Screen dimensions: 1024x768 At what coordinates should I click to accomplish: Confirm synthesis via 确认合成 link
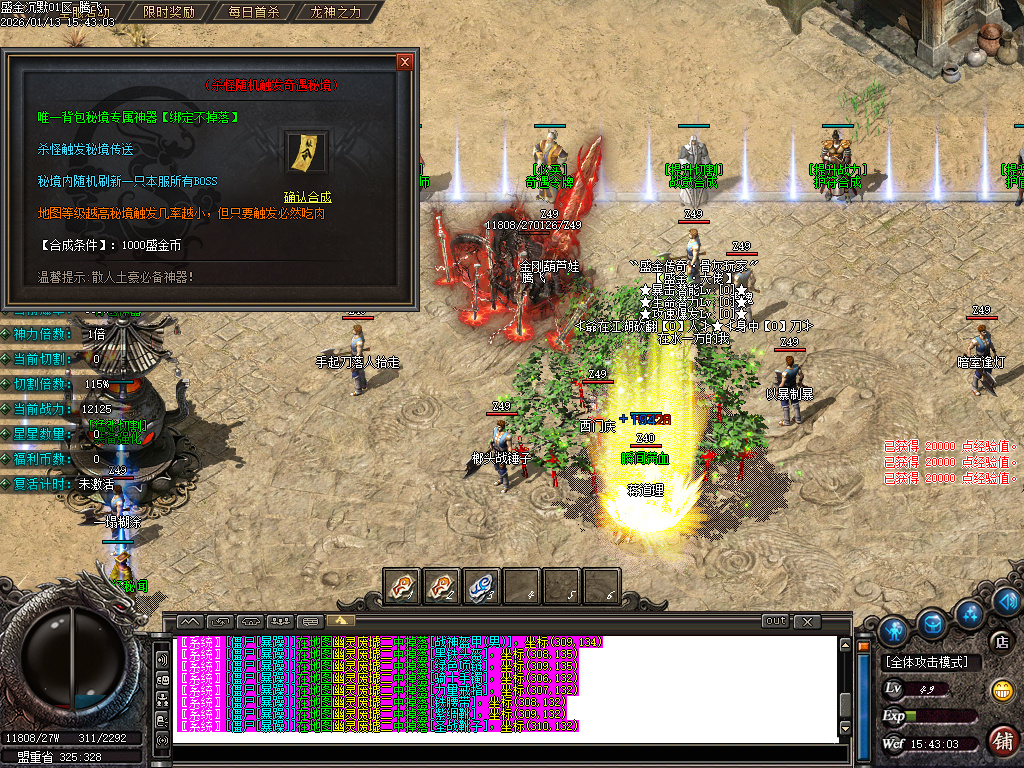tap(307, 197)
